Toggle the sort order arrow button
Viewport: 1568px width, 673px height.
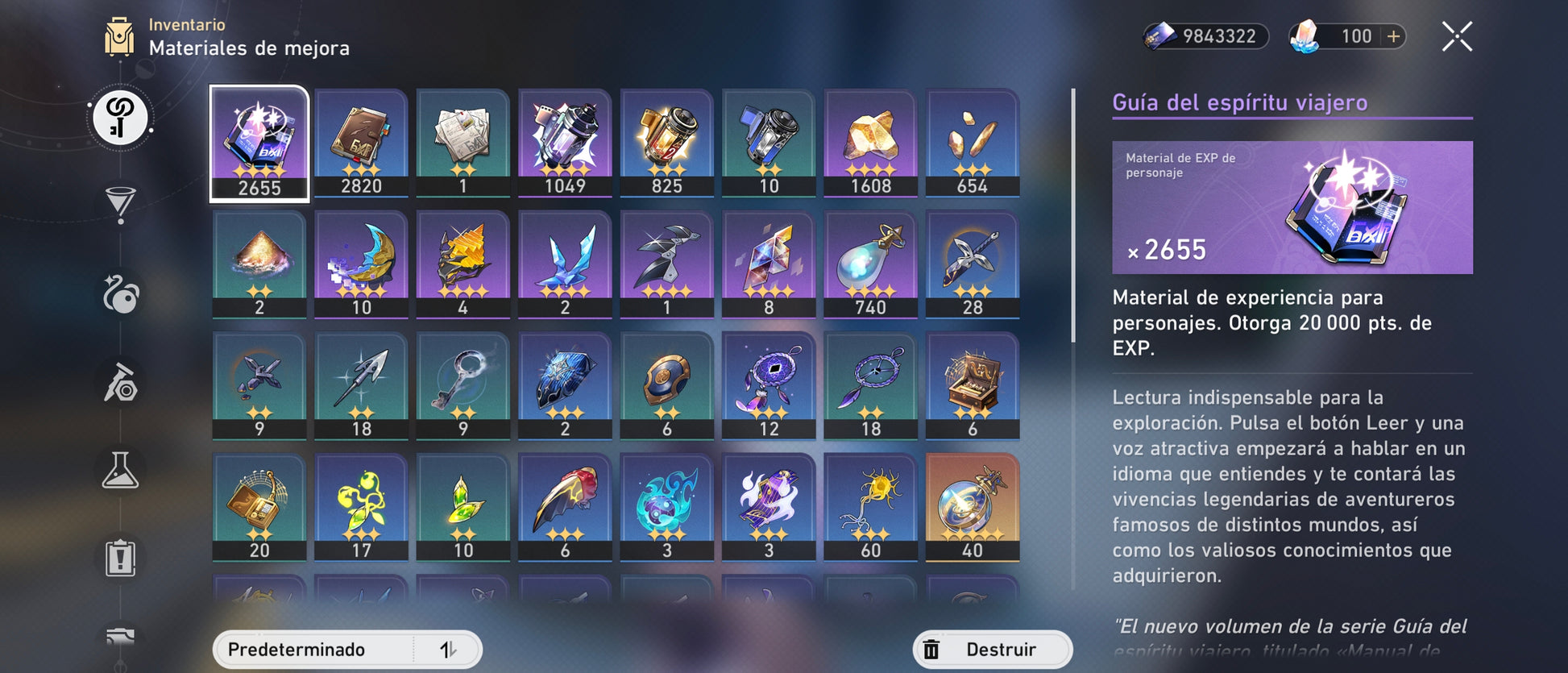point(449,650)
